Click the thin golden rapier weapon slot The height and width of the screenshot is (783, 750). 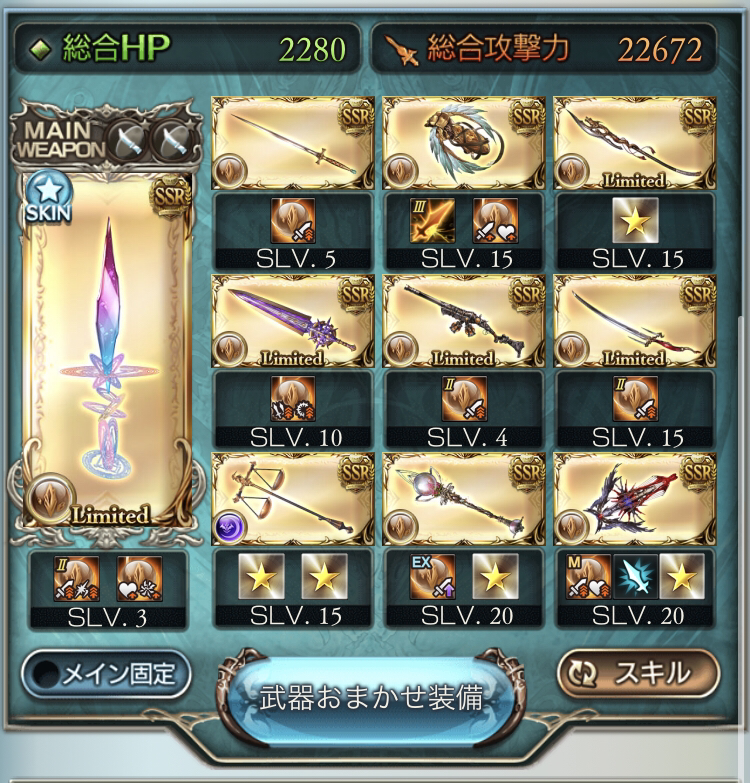coord(292,143)
